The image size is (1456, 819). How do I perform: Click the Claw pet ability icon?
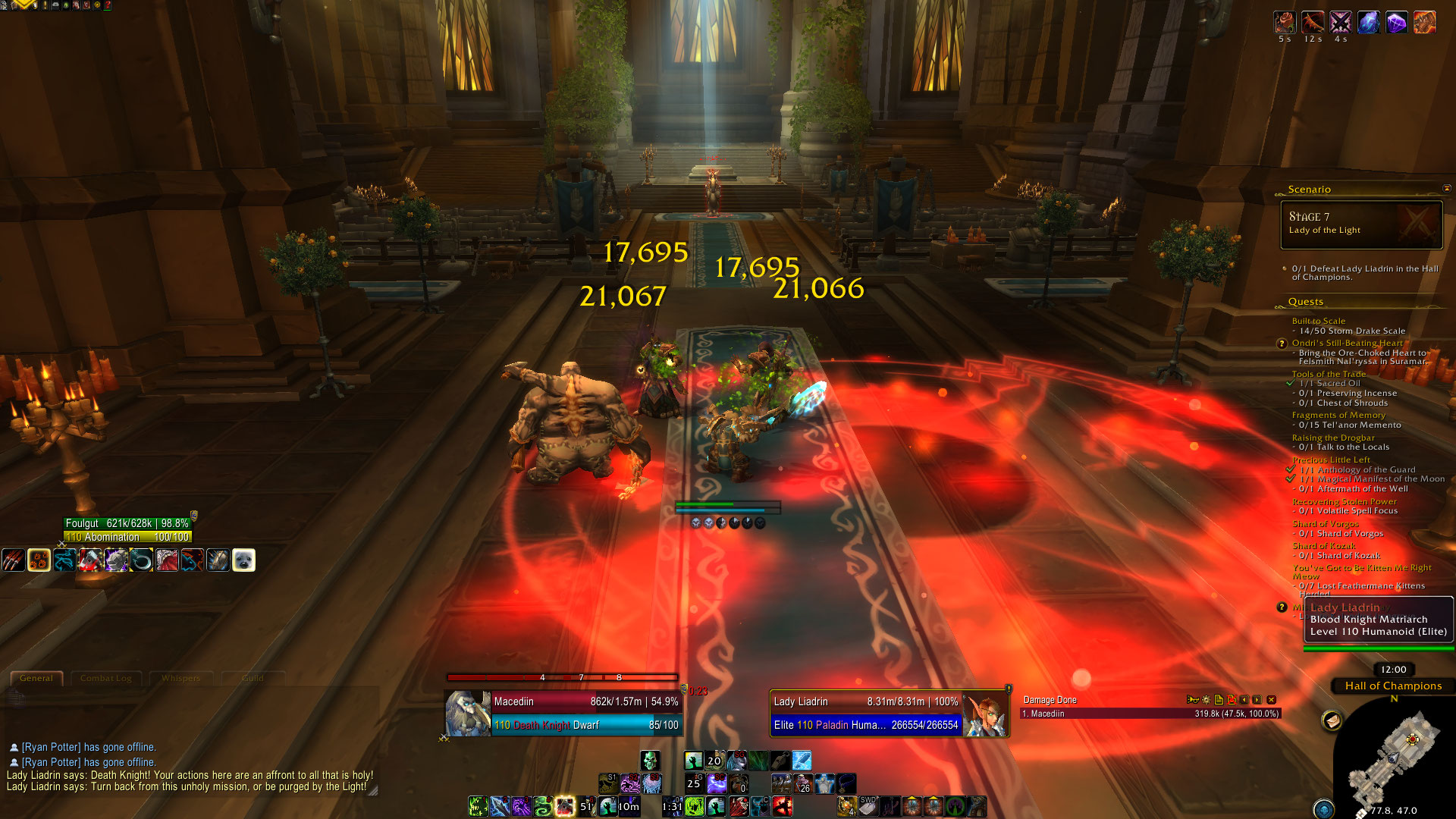pyautogui.click(x=14, y=560)
